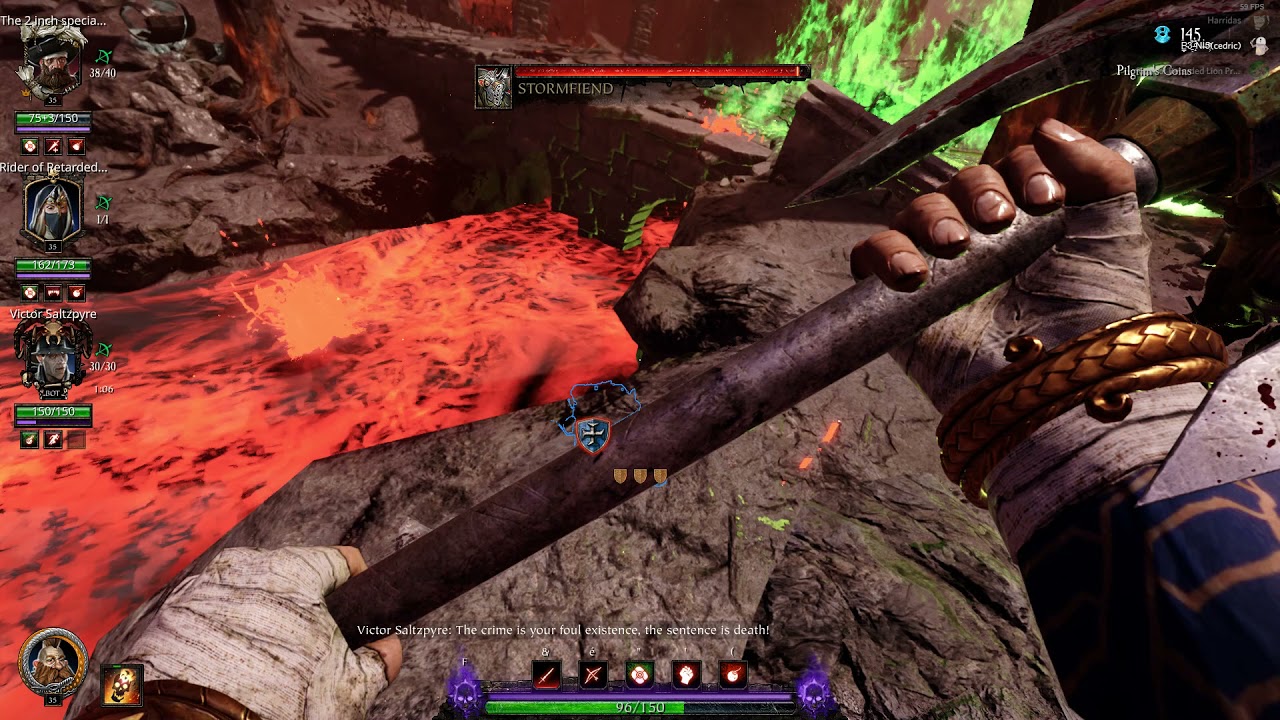1280x720 pixels.
Task: Select the hooded masked teammate portrait
Action: pos(52,210)
